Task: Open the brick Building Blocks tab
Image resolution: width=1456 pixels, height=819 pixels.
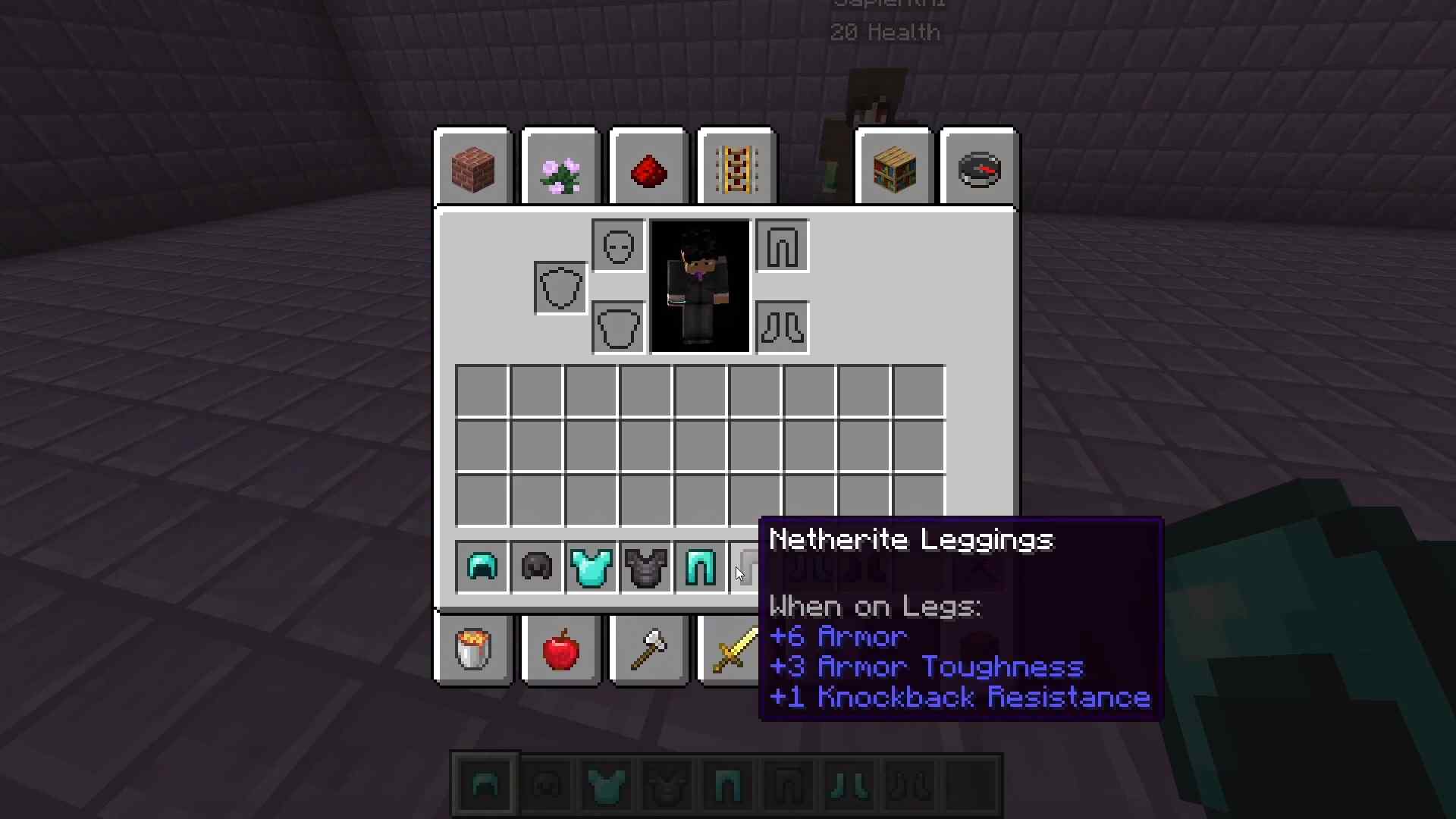Action: [x=472, y=167]
